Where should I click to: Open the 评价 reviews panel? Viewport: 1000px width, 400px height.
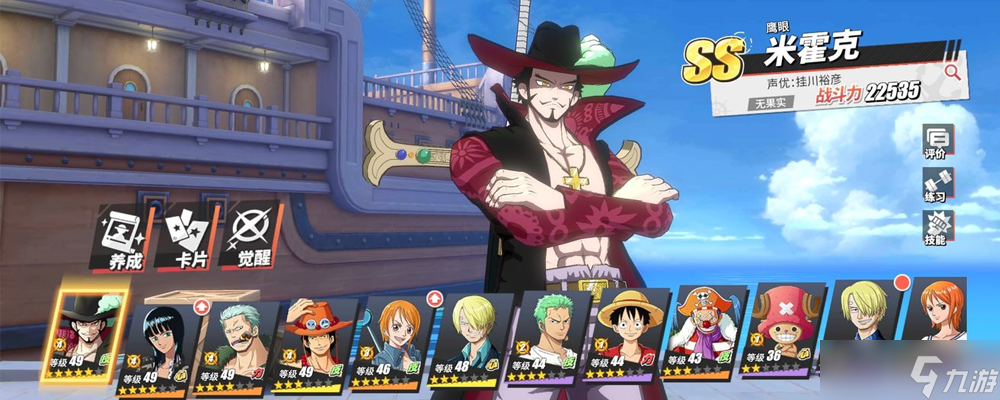(x=938, y=144)
